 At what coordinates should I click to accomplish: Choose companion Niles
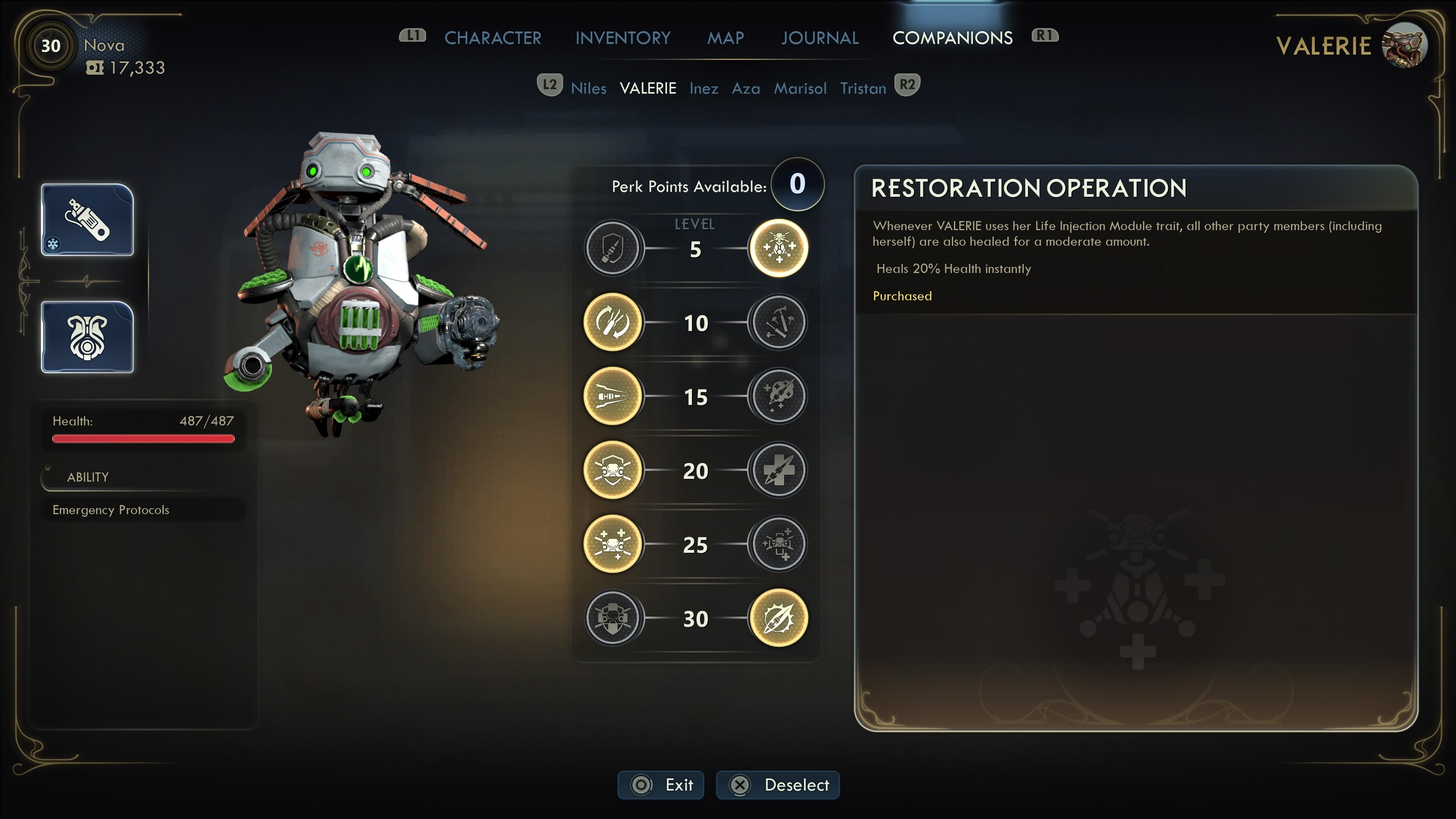pyautogui.click(x=588, y=88)
